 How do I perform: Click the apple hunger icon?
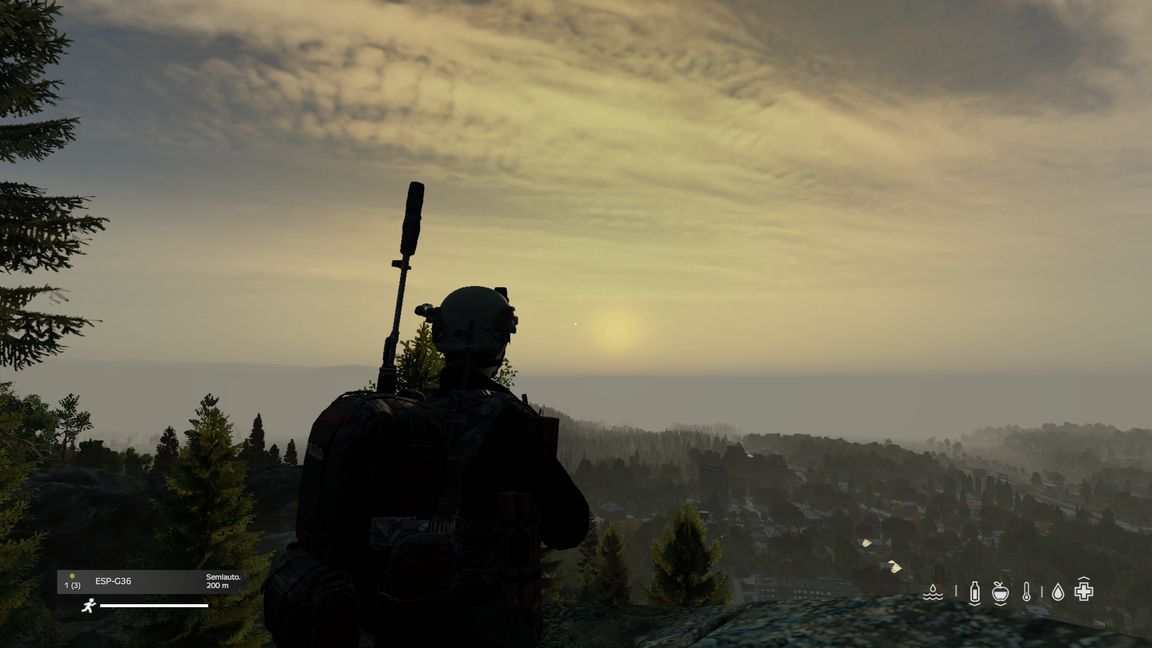[1000, 592]
